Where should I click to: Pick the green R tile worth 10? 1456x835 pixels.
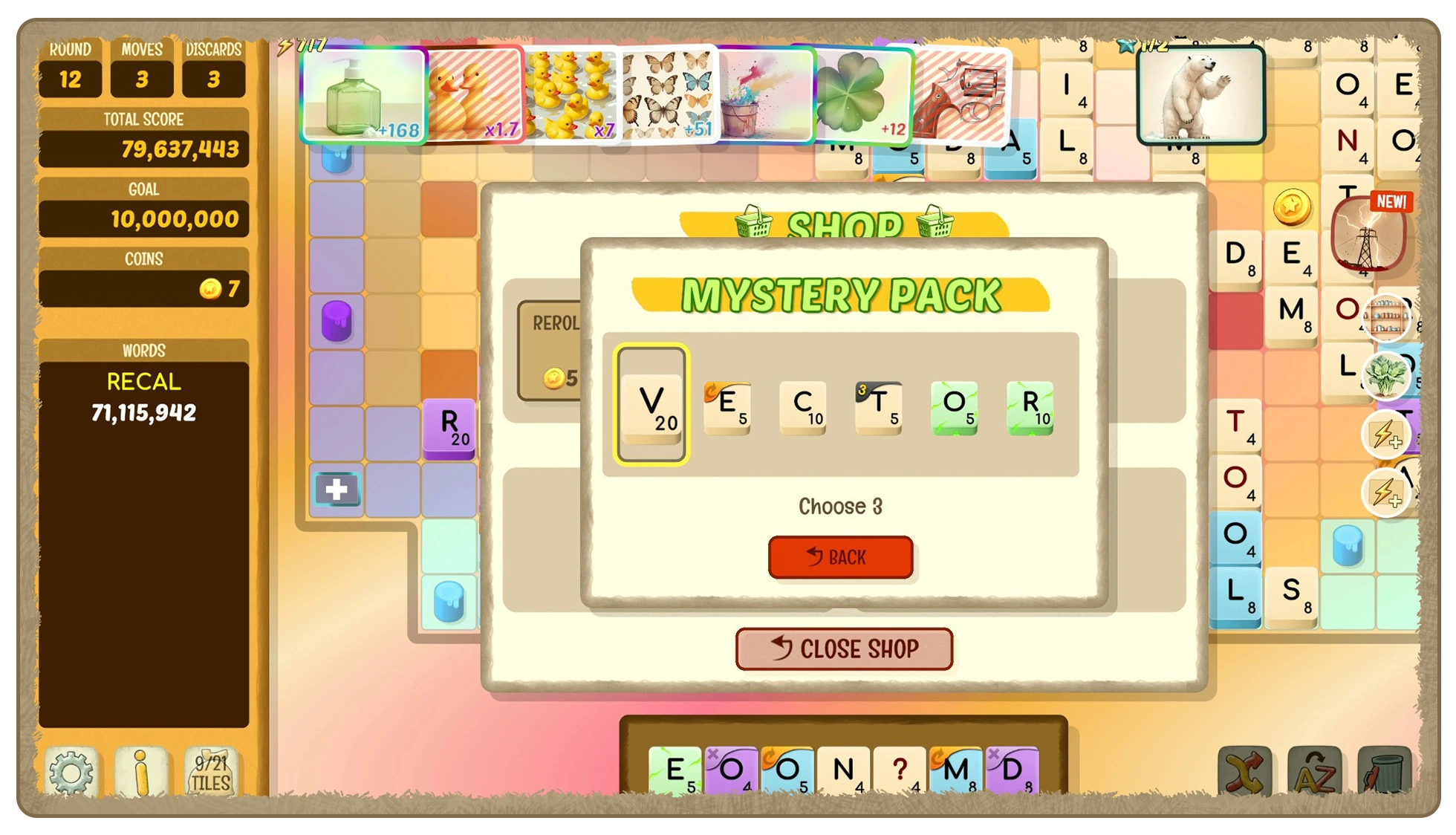pyautogui.click(x=1030, y=407)
